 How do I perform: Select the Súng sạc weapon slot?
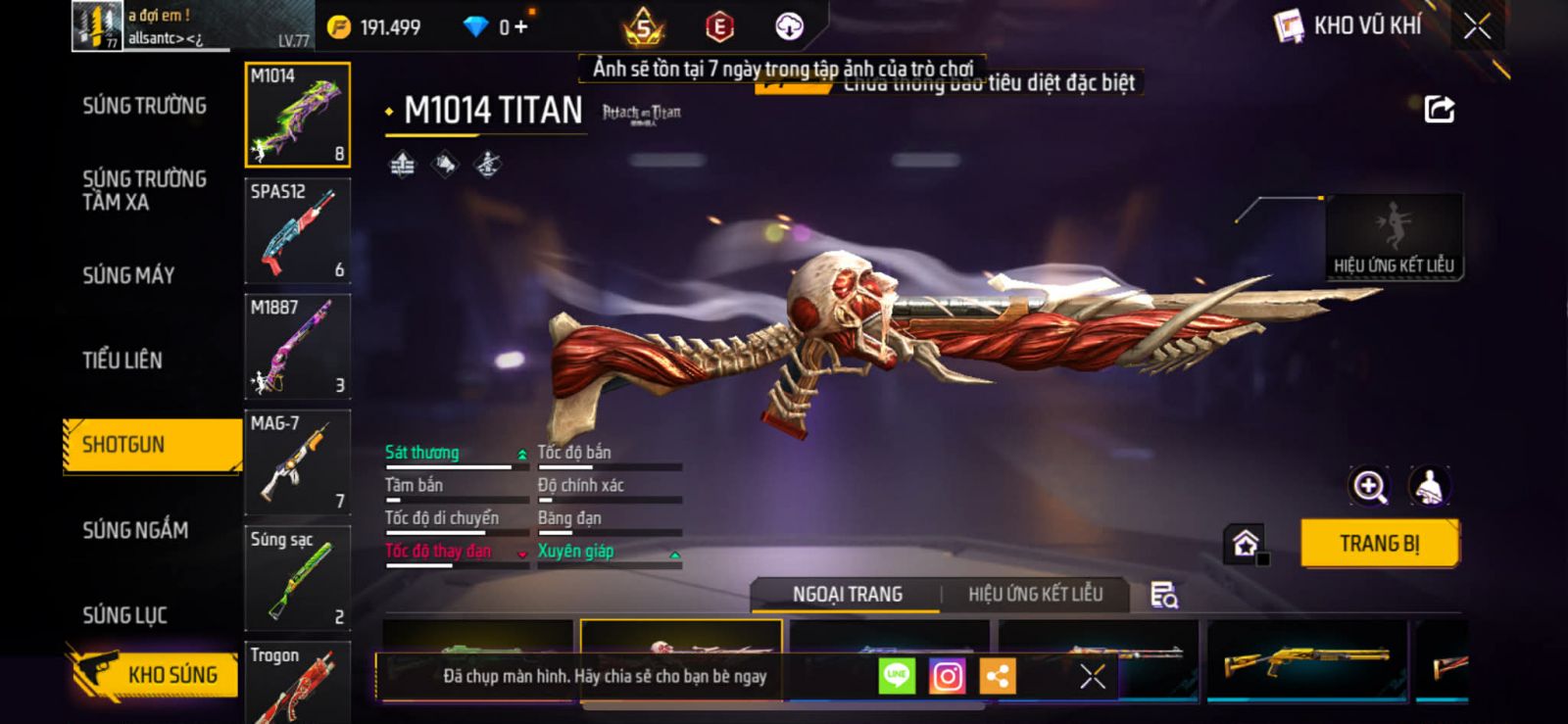[x=297, y=577]
